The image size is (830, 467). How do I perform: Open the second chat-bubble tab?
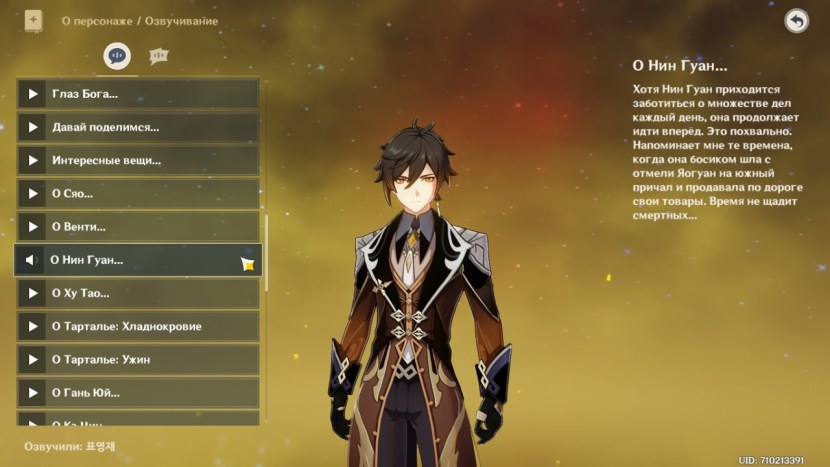158,57
